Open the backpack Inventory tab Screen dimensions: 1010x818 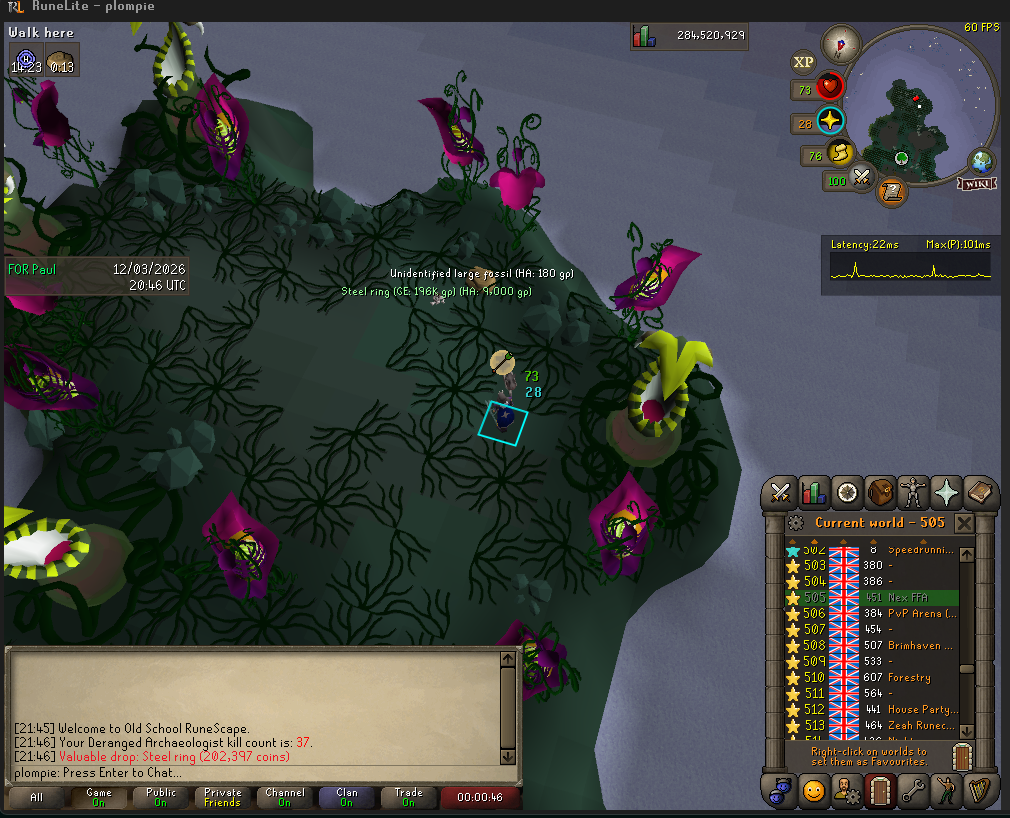click(881, 492)
